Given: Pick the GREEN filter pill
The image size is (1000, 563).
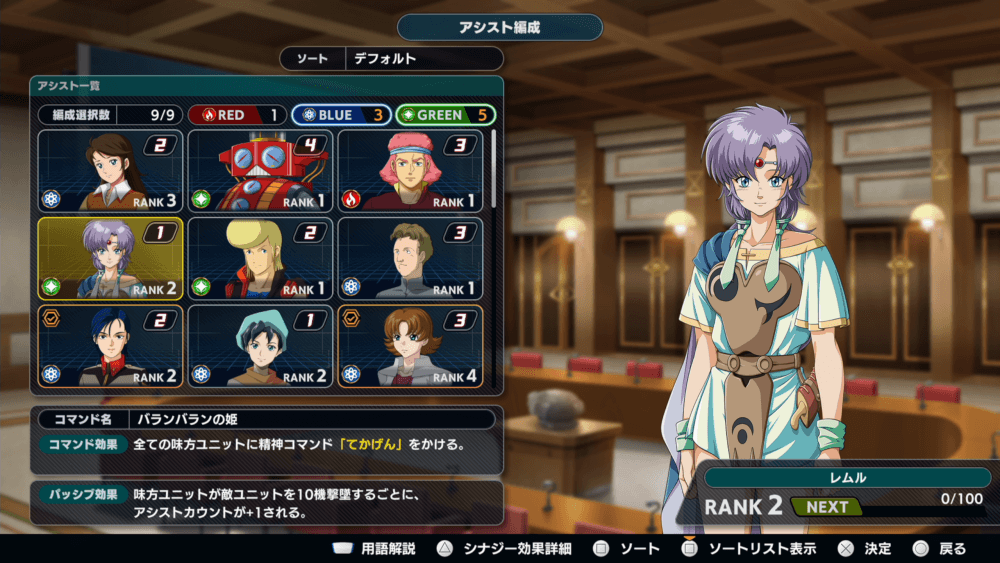Looking at the screenshot, I should point(445,115).
